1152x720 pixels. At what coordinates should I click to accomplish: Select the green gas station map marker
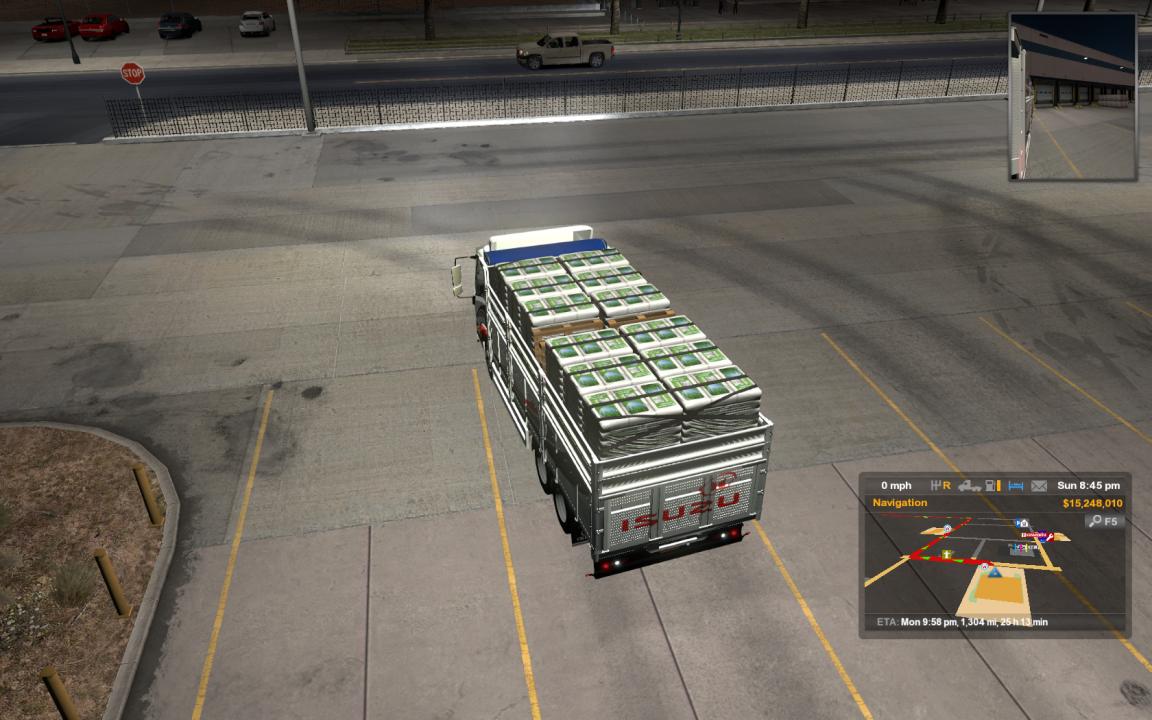click(947, 553)
